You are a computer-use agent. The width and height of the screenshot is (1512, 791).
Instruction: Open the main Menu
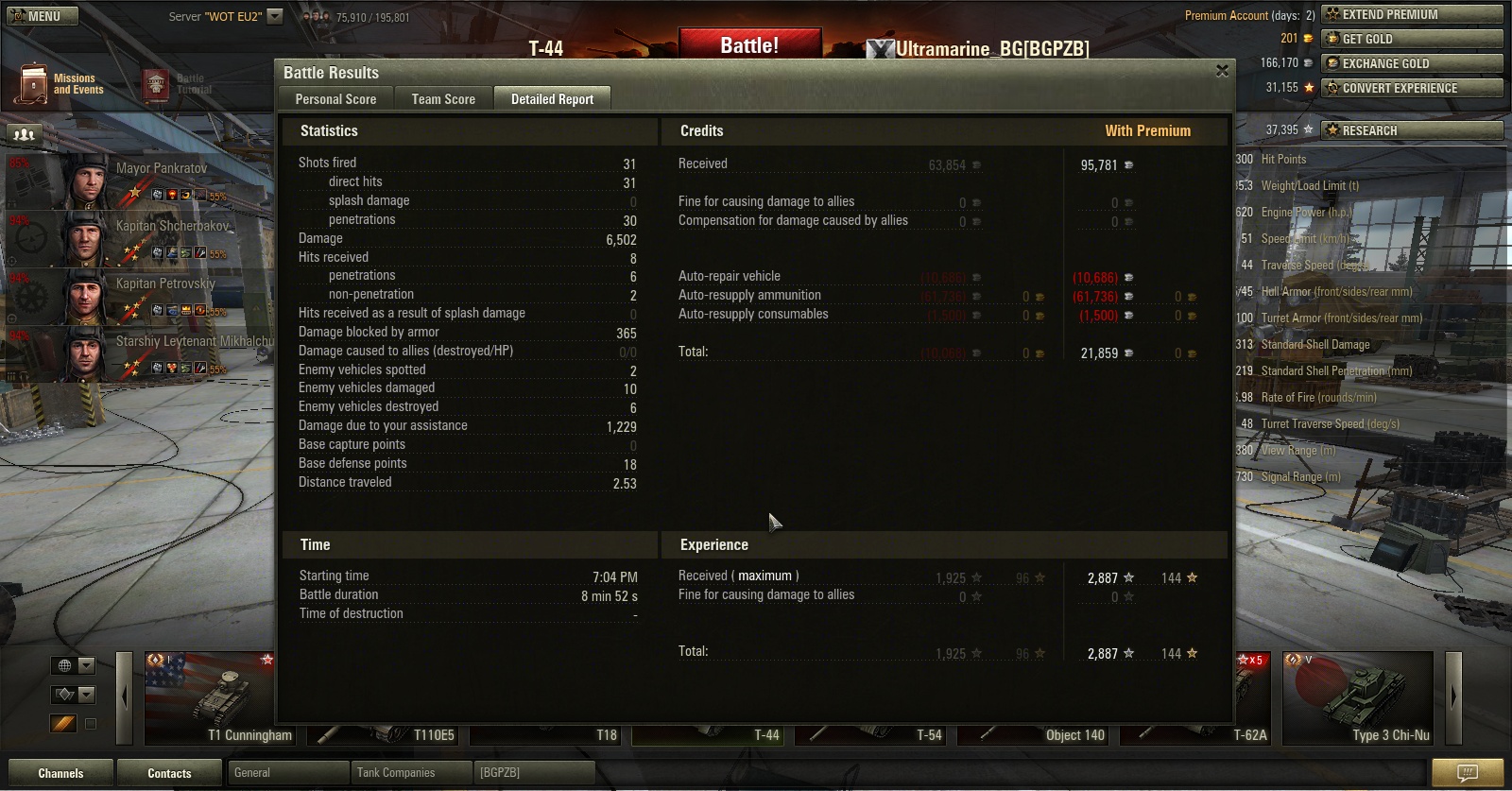click(x=37, y=16)
